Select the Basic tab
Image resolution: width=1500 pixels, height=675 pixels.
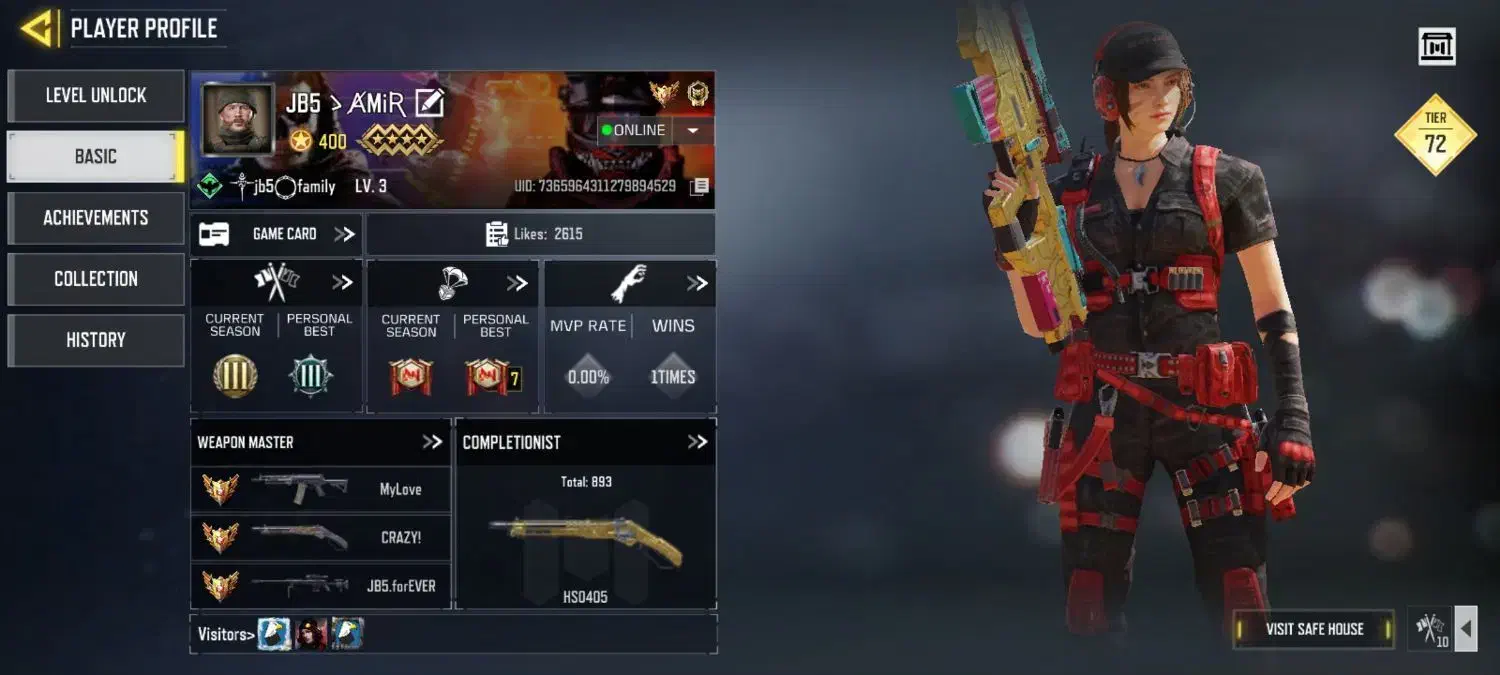point(96,157)
